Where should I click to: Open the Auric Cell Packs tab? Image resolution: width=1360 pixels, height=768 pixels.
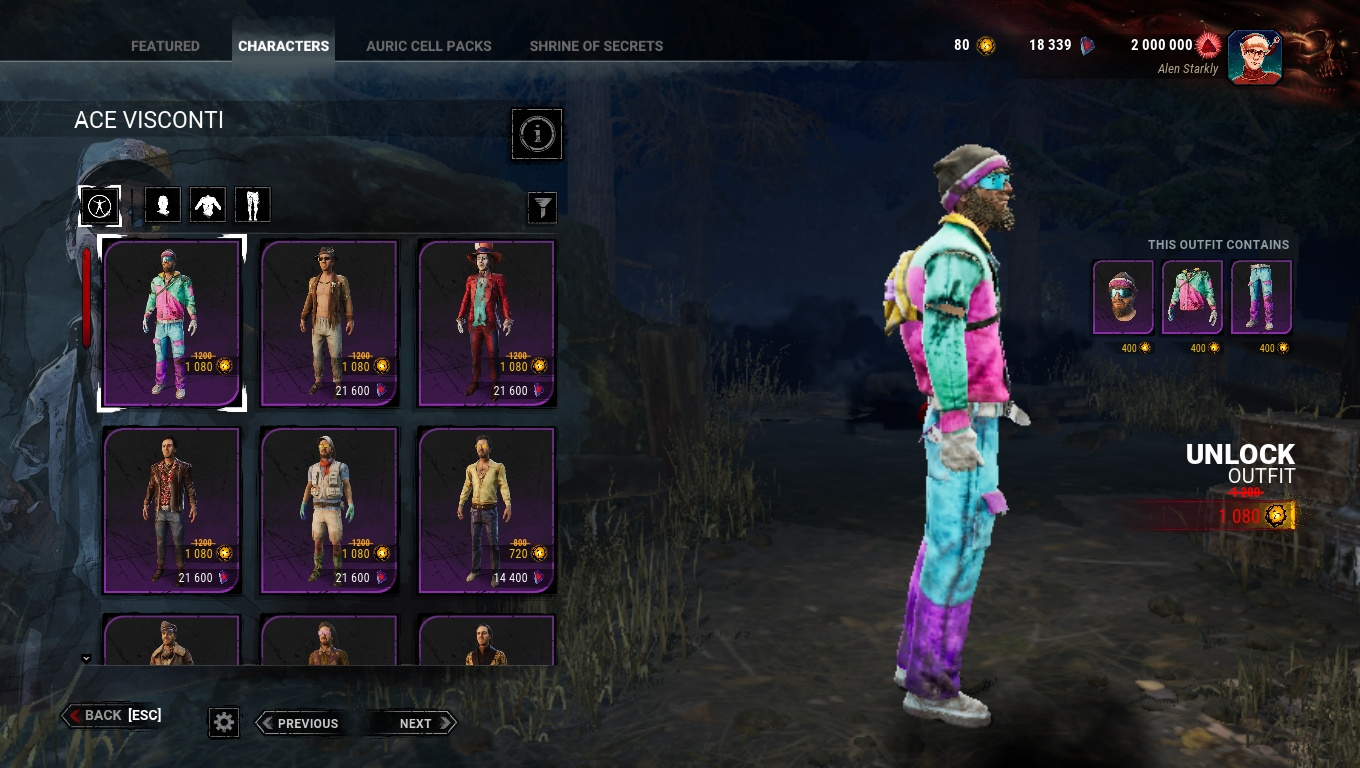(x=428, y=45)
